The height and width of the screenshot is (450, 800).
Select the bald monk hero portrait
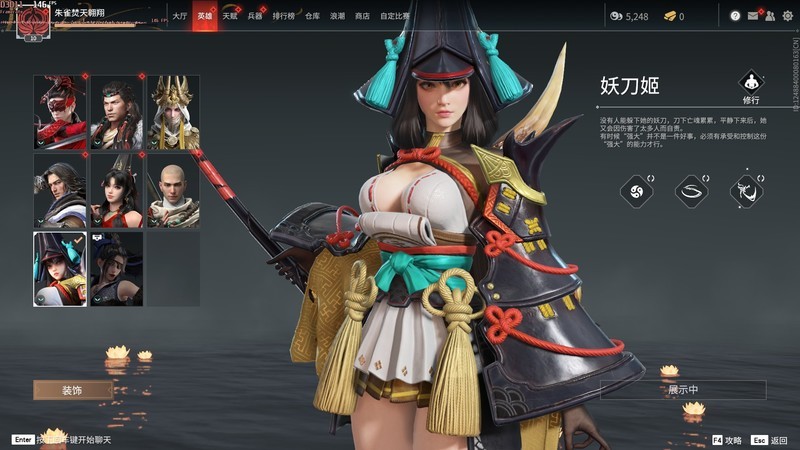click(173, 190)
